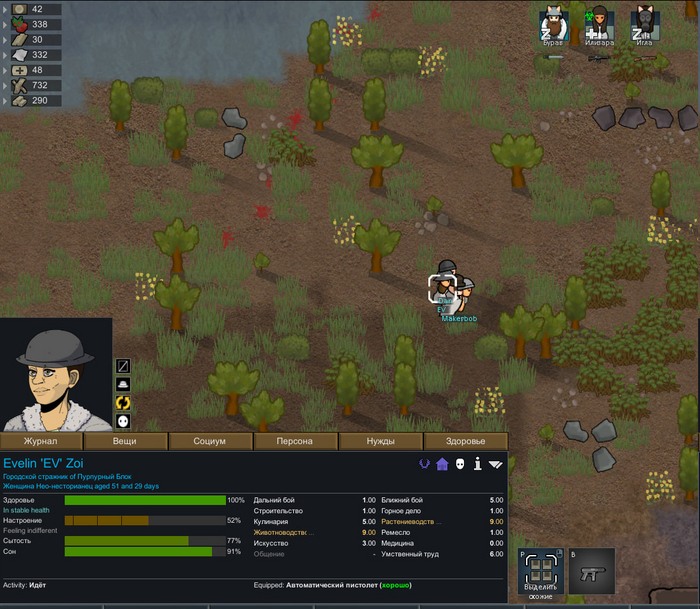Open the info 'i' icon for Evelin

coord(478,464)
